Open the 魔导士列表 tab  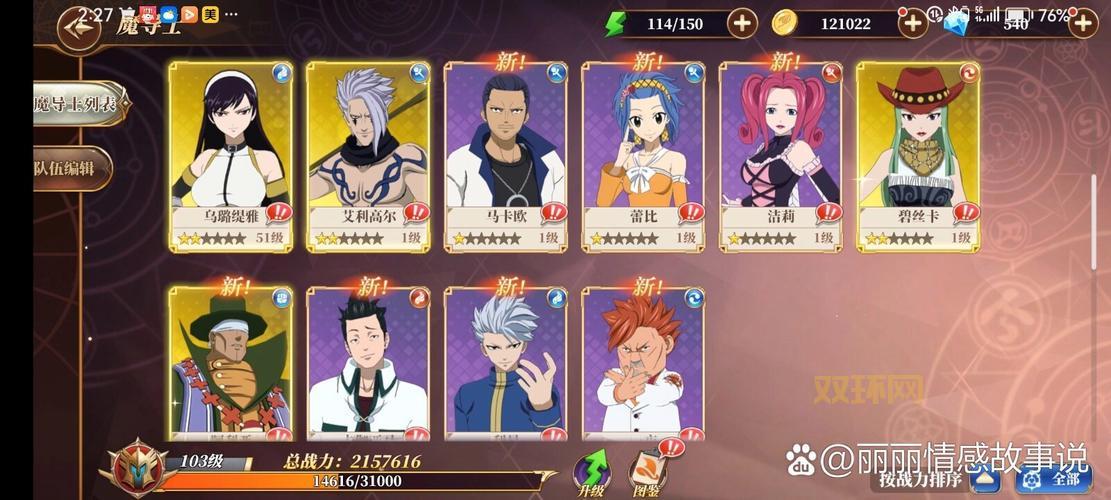click(x=78, y=103)
